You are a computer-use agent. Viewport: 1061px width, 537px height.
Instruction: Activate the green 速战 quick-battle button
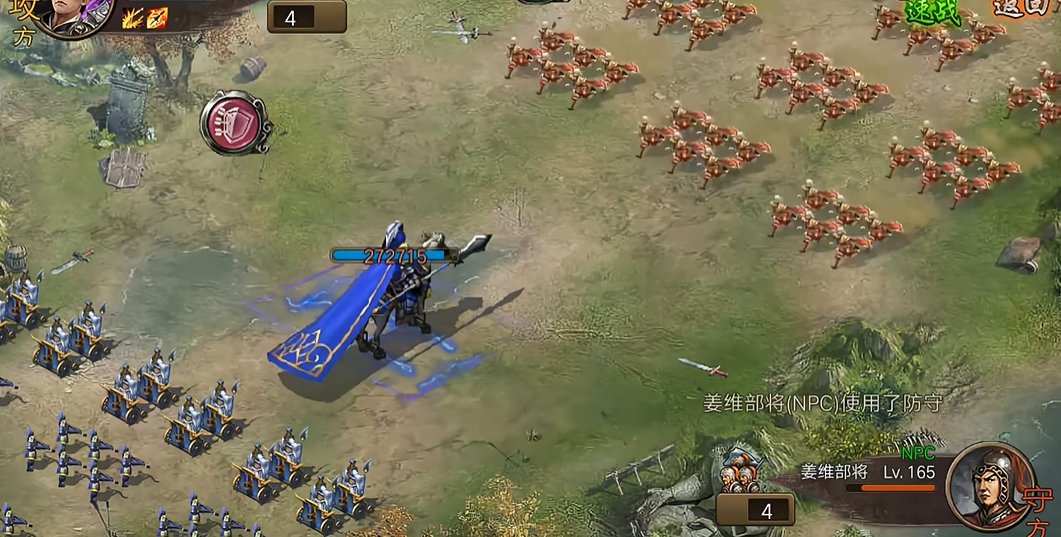[x=932, y=12]
